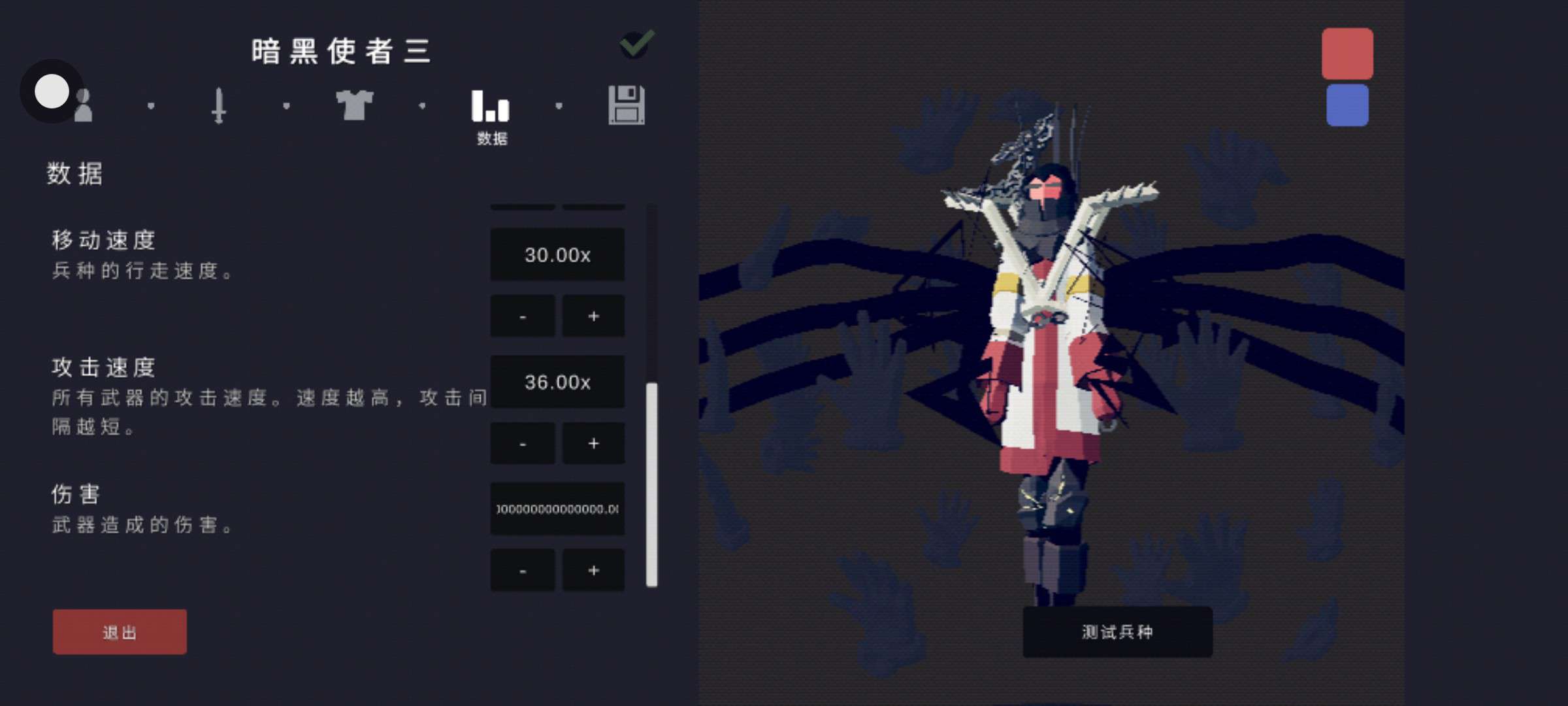1568x706 pixels.
Task: Choose the blue team color swatch
Action: pyautogui.click(x=1347, y=105)
